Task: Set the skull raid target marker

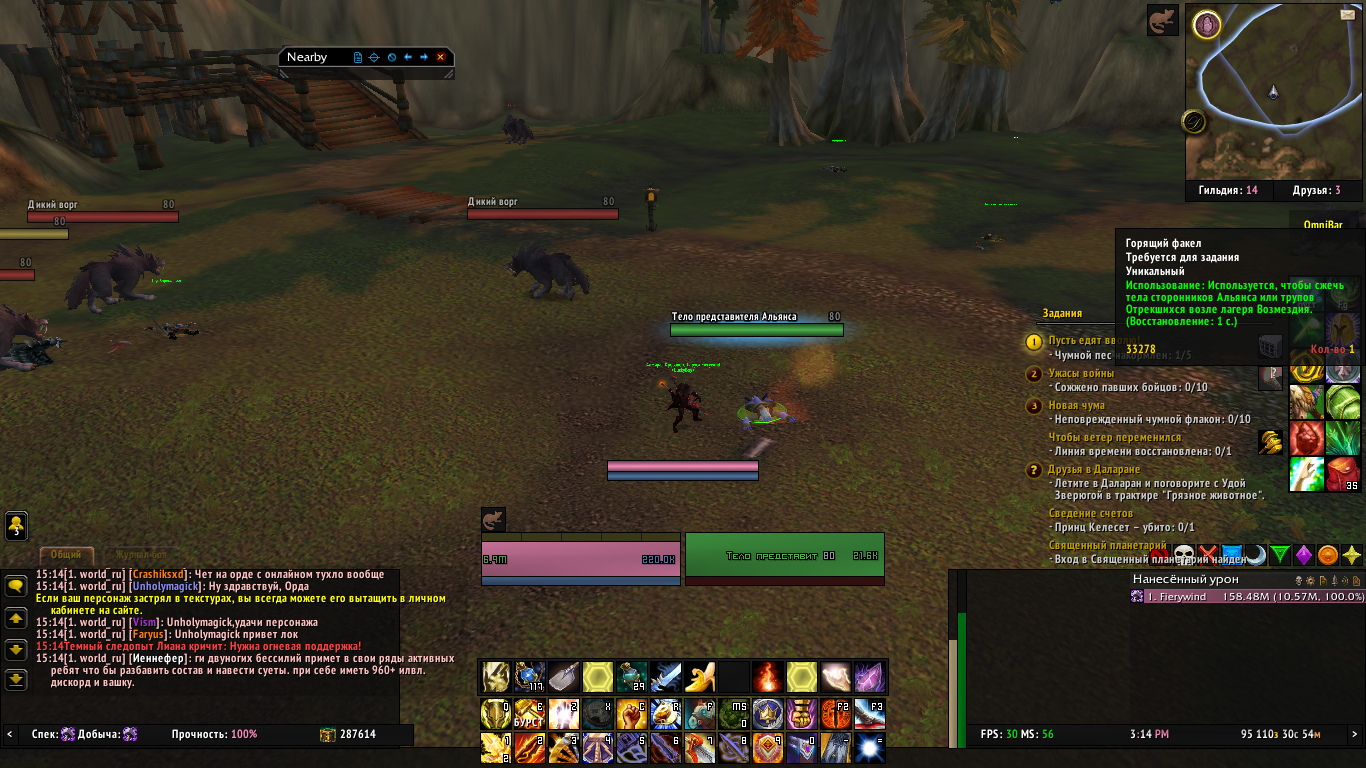Action: pyautogui.click(x=1184, y=554)
